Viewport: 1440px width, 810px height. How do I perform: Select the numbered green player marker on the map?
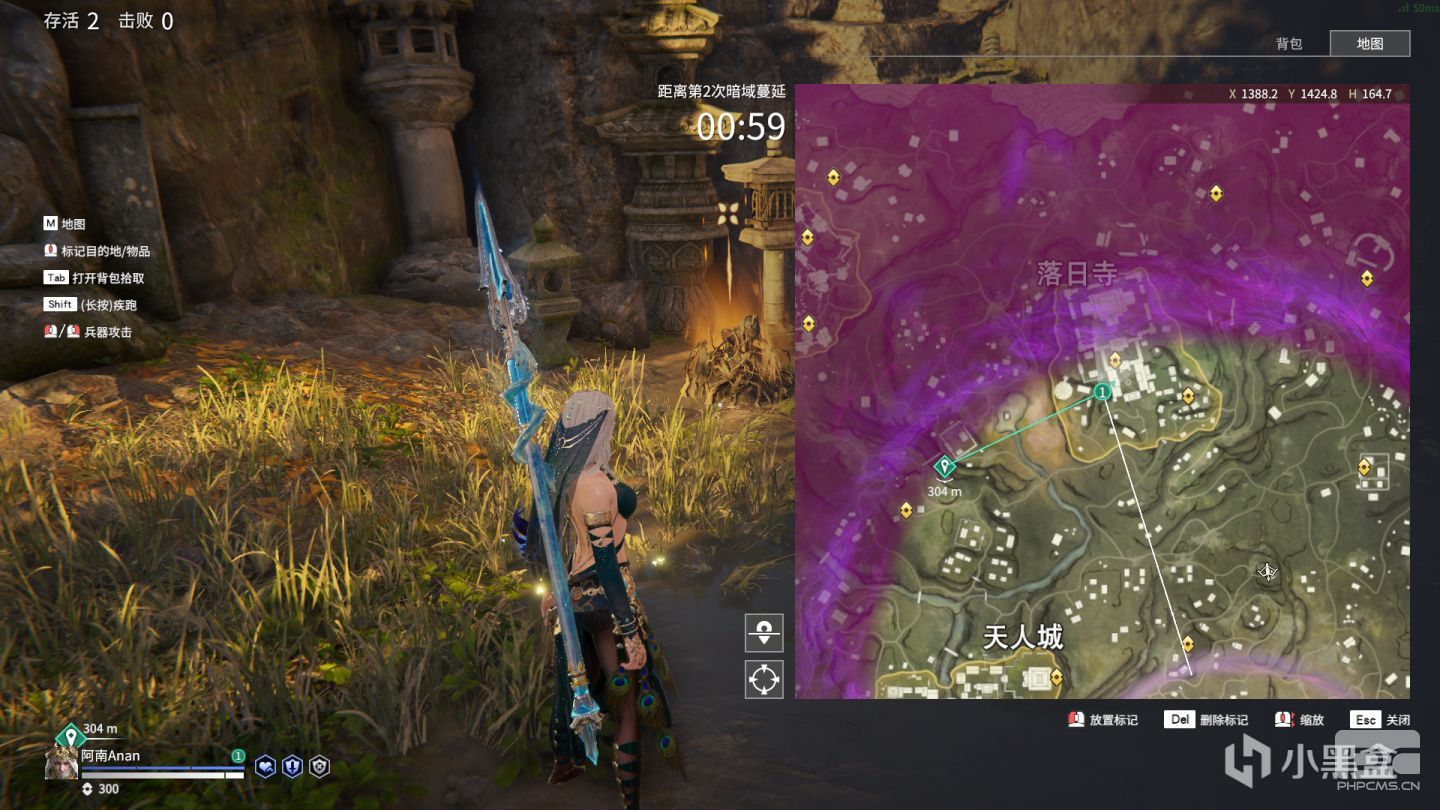pos(1102,393)
